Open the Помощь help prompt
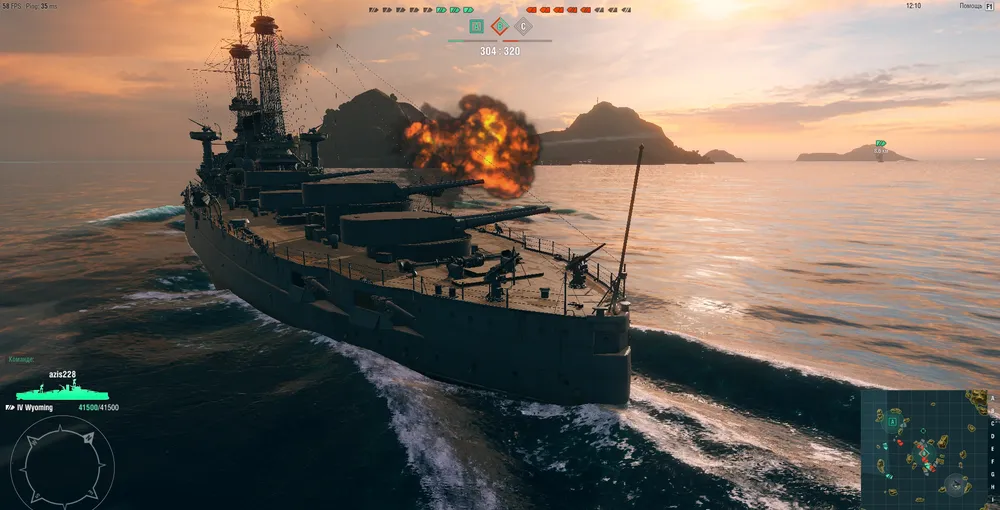Screen dimensions: 1000x510 [971, 6]
